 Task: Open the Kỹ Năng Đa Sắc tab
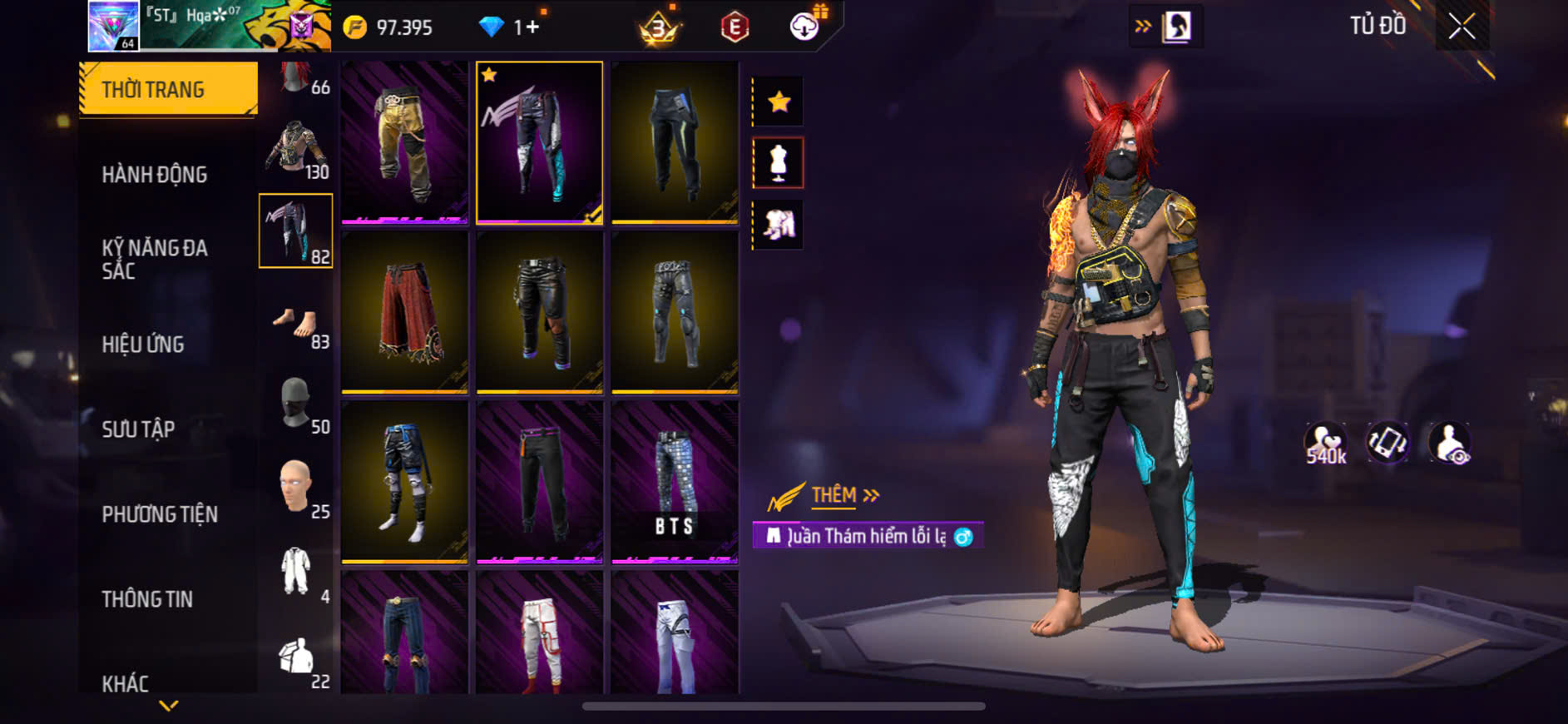tap(155, 259)
